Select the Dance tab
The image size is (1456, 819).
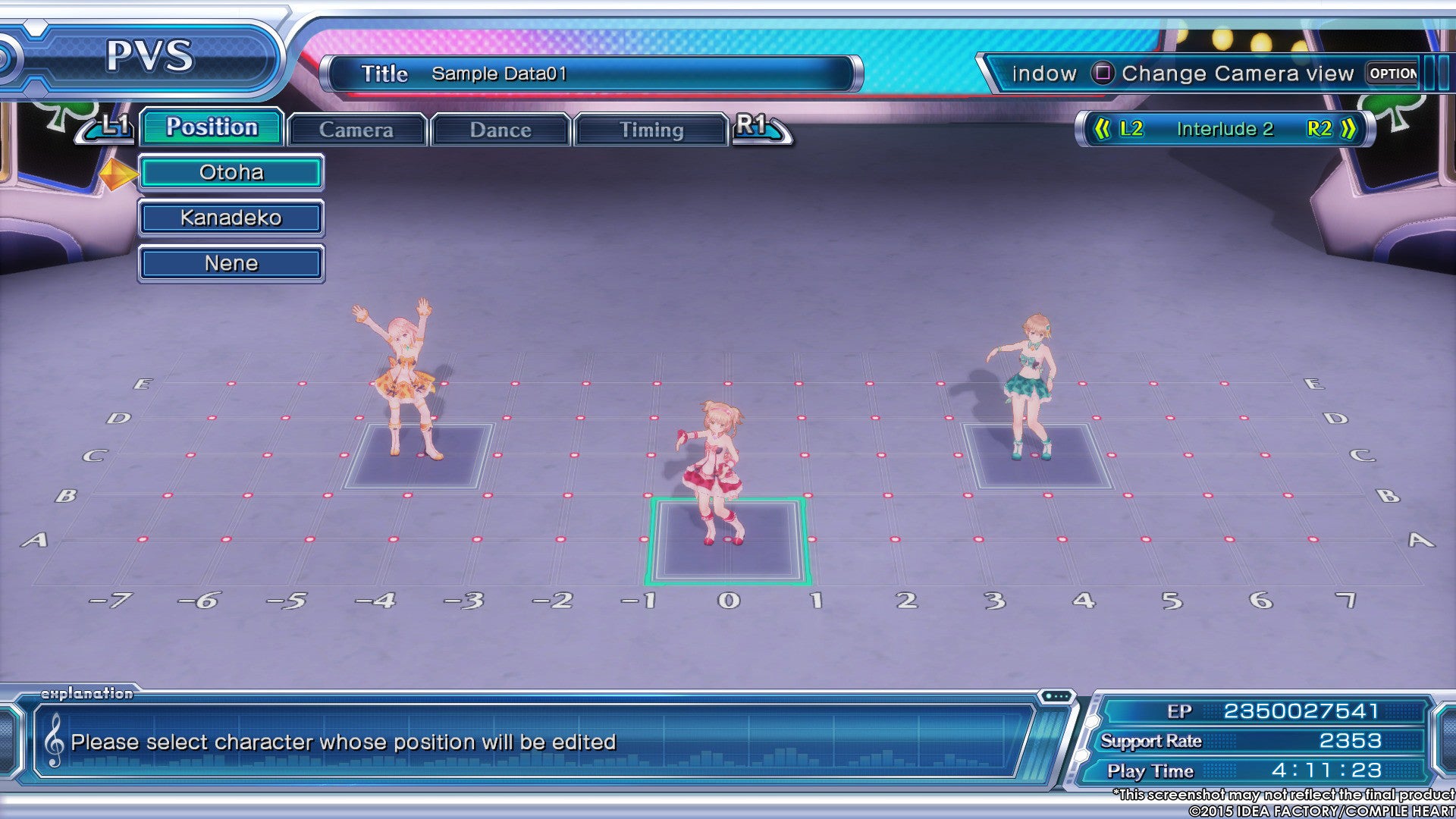500,130
